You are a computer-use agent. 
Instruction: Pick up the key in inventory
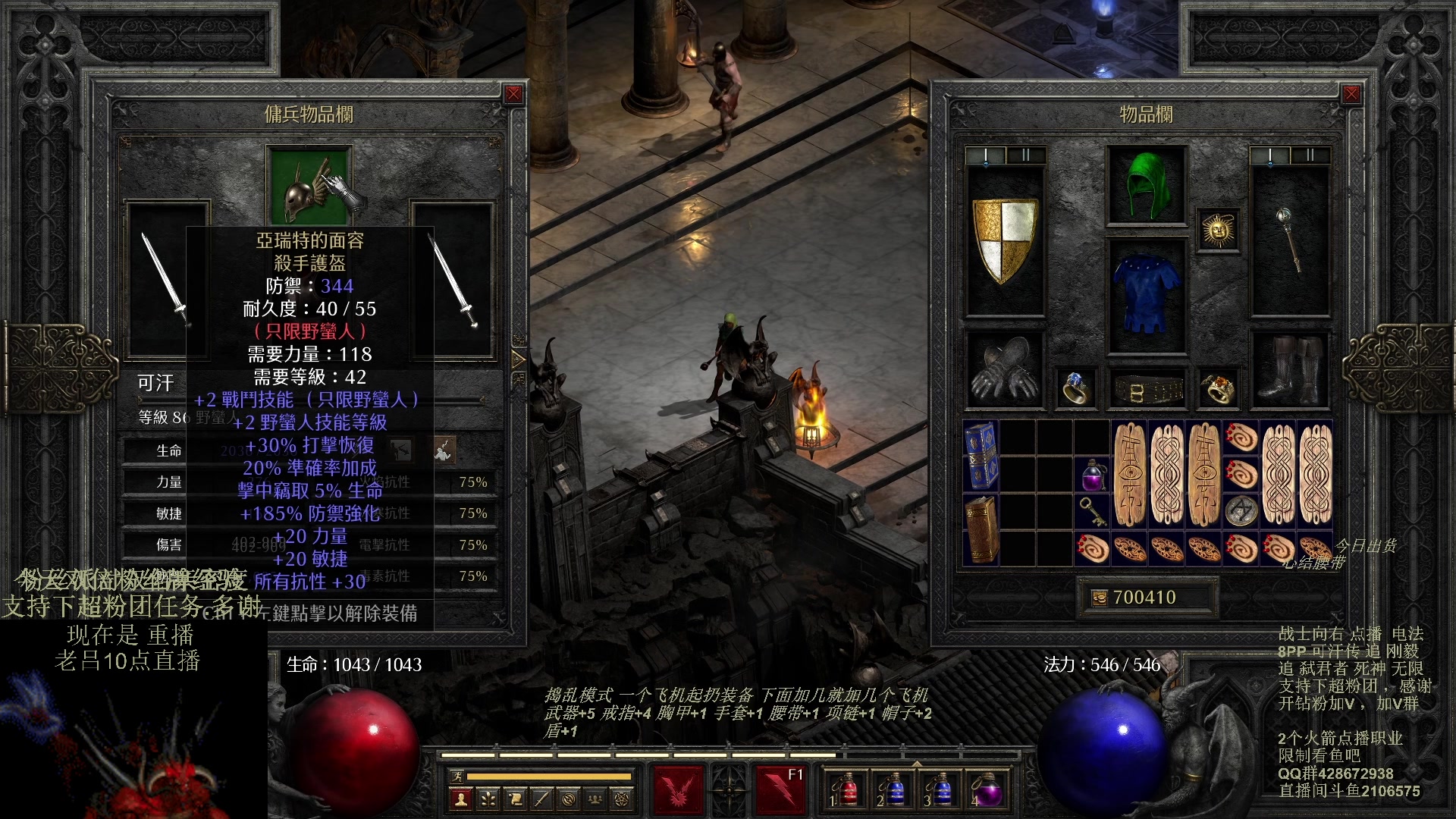point(1092,511)
